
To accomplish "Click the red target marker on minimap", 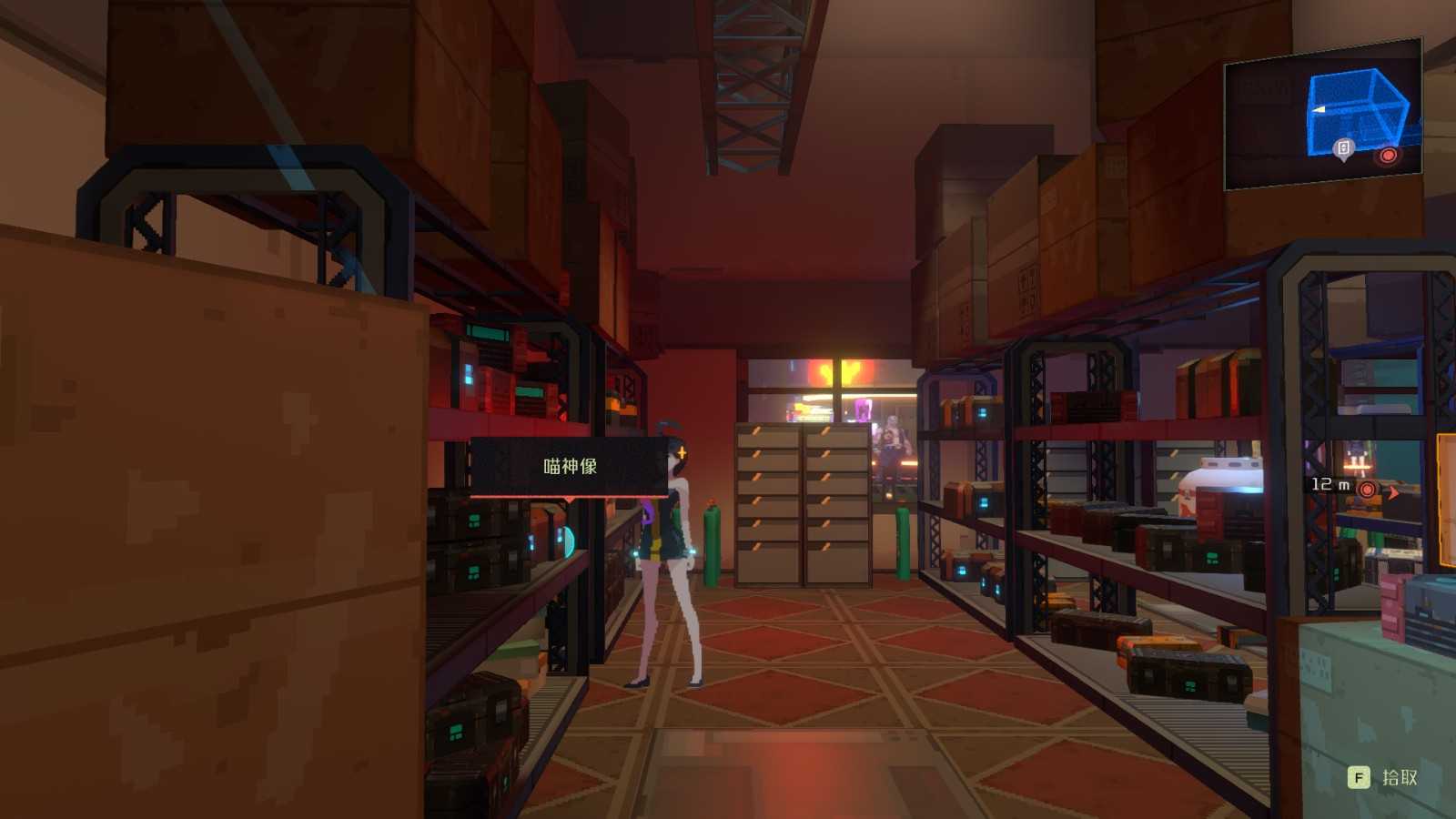I will tap(1388, 156).
